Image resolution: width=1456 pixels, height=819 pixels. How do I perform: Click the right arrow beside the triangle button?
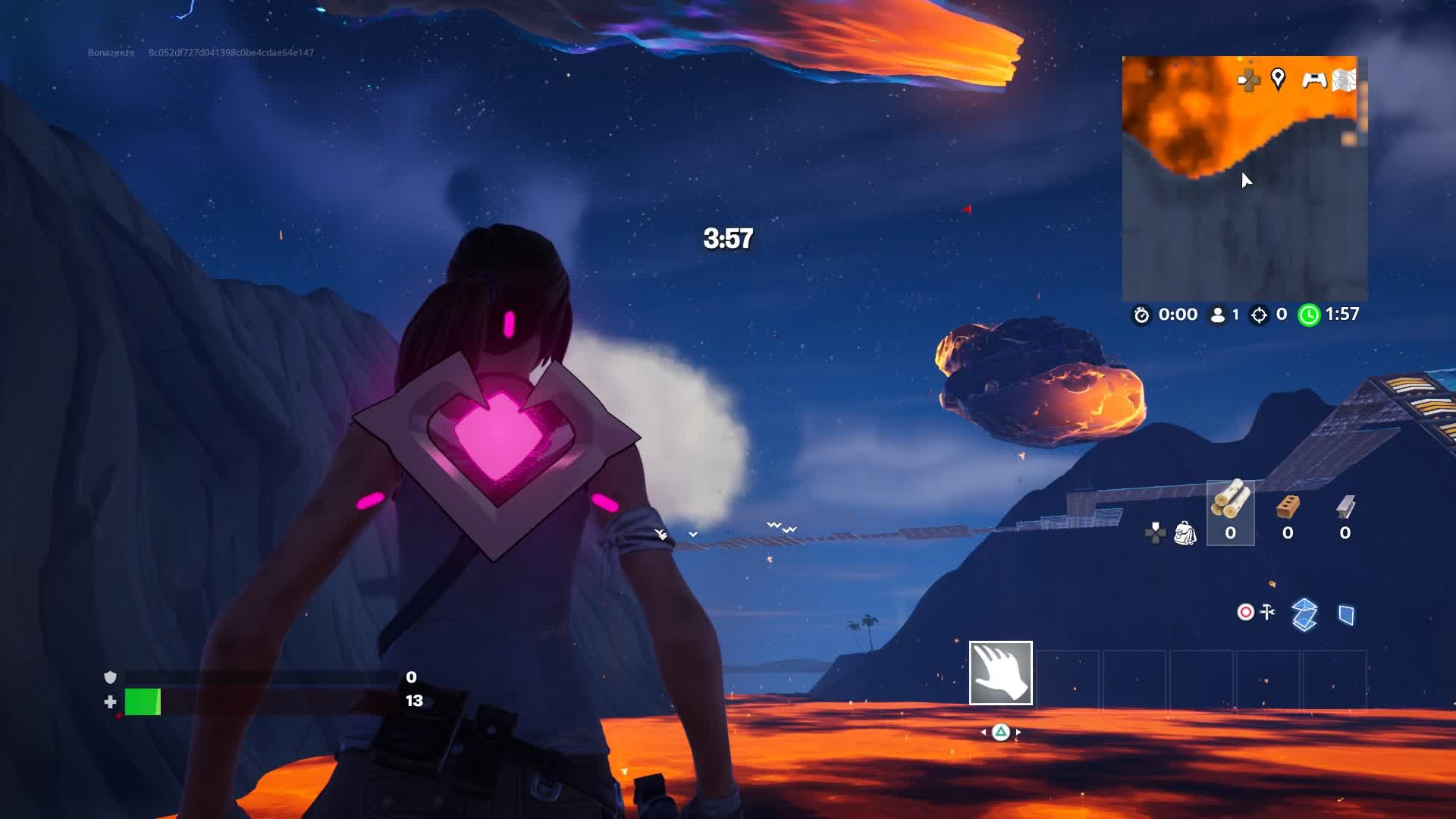coord(1018,733)
